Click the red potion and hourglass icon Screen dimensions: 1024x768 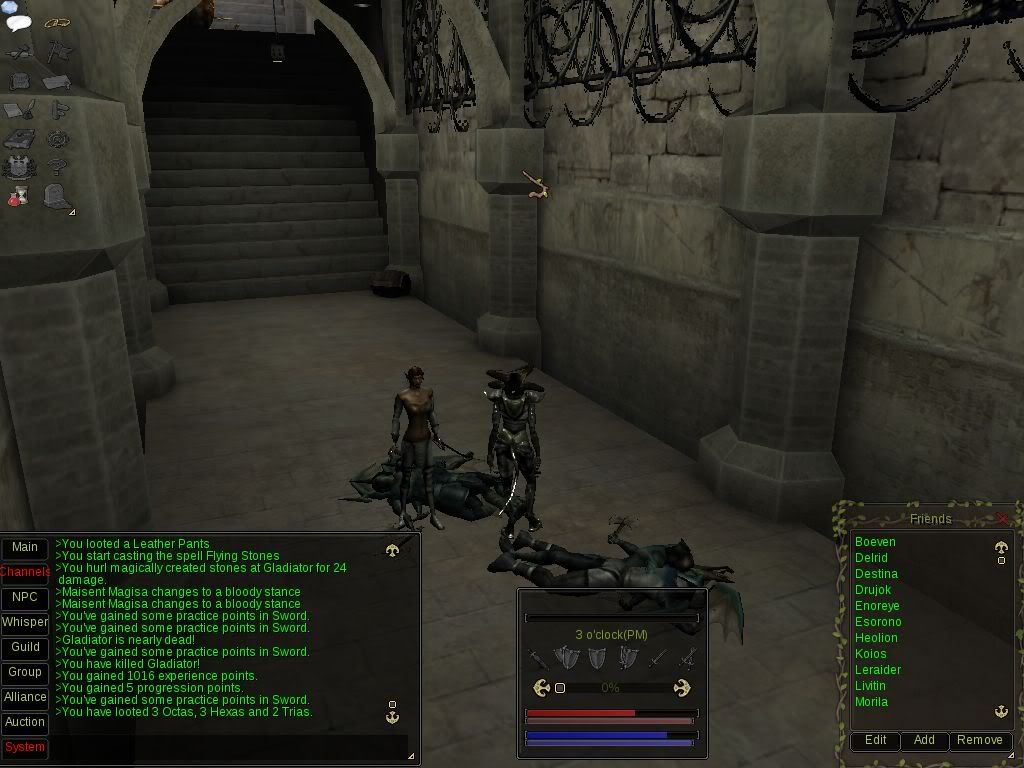tap(19, 196)
